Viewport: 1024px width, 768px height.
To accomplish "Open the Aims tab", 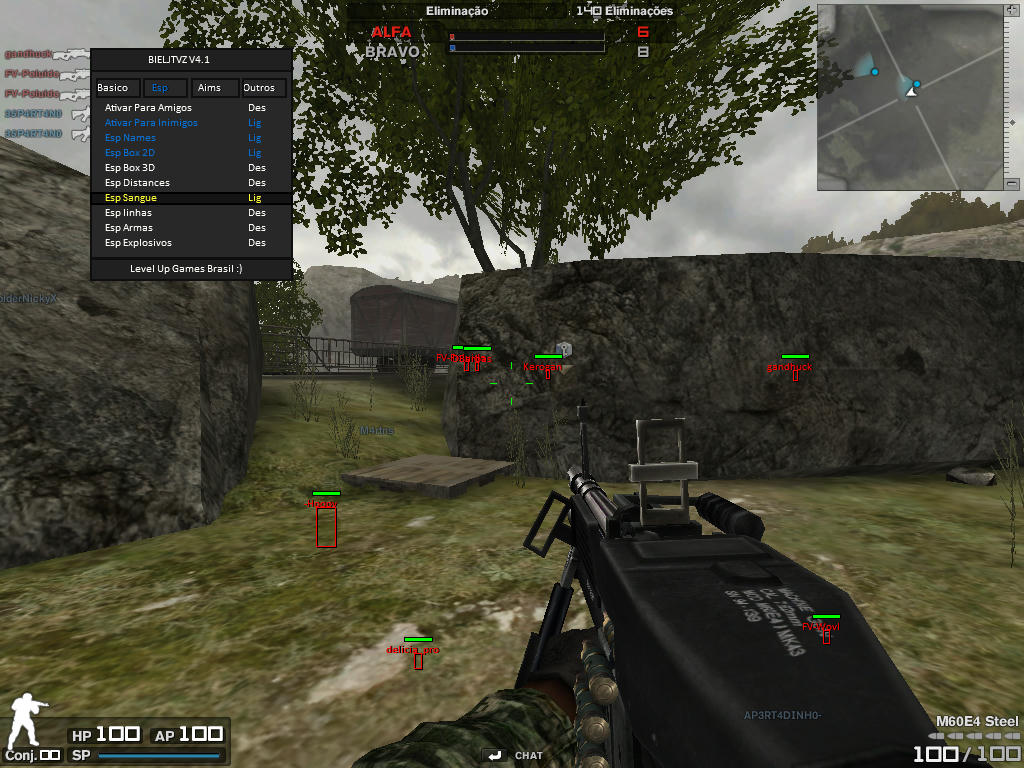I will 210,88.
